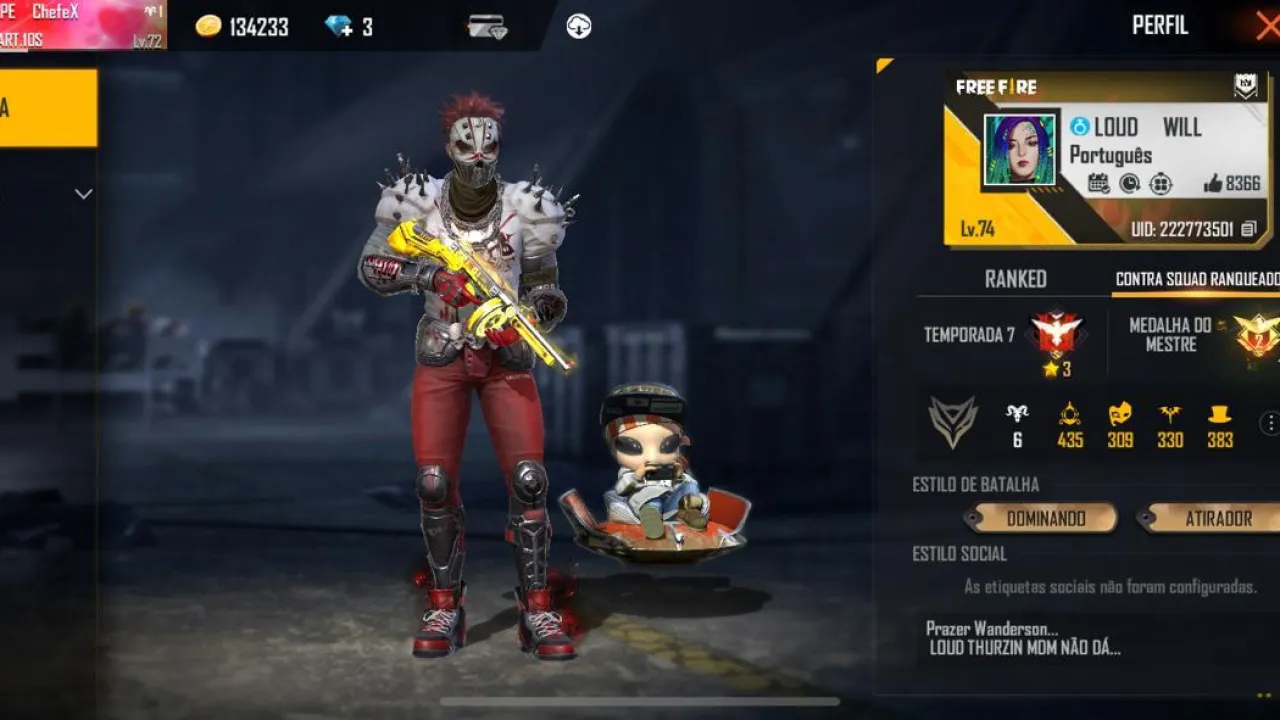Click the top hat stat icon above 383
This screenshot has width=1280, height=720.
coord(1219,413)
